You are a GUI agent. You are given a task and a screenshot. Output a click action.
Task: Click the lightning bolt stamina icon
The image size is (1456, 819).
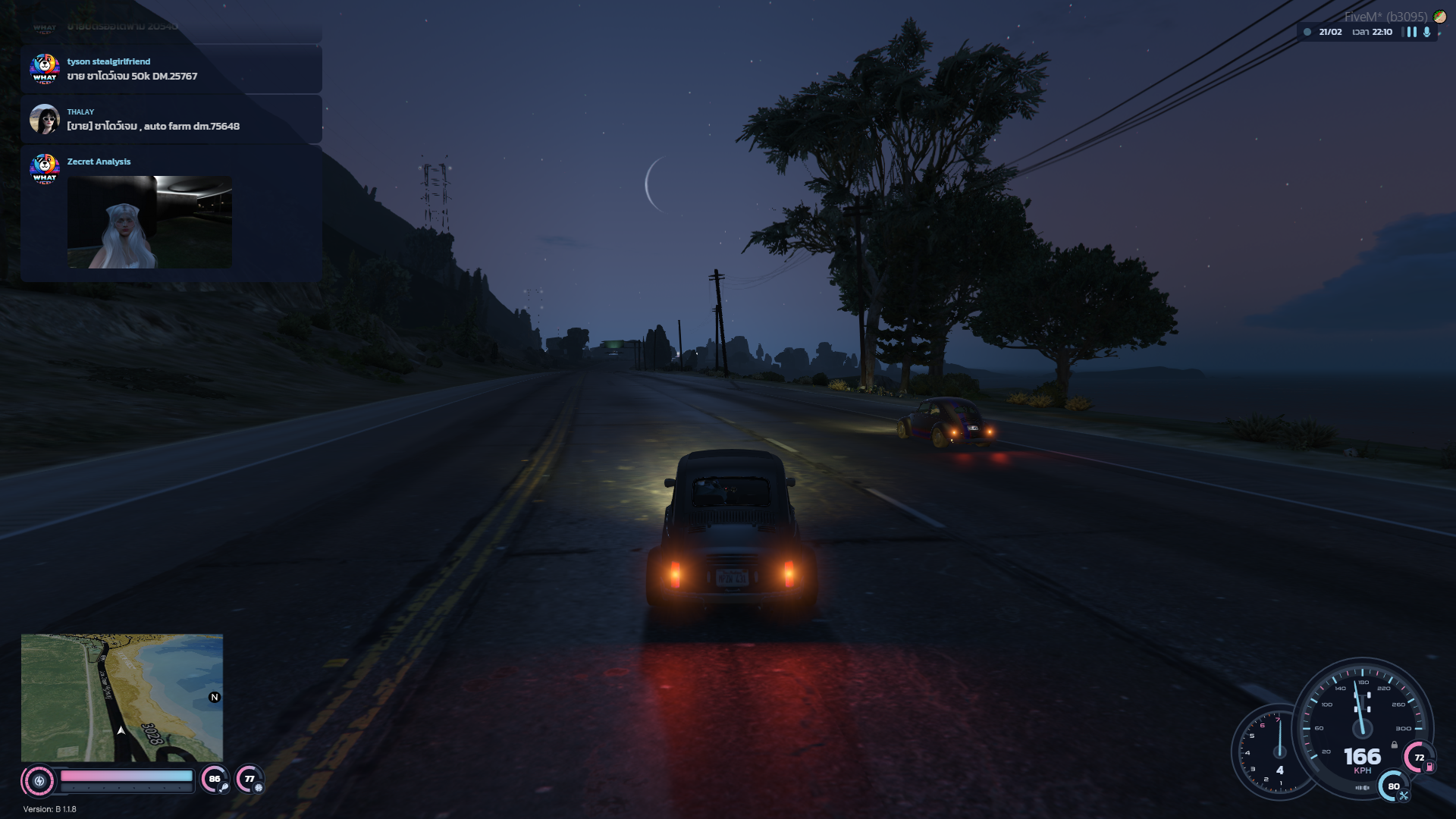click(x=39, y=780)
